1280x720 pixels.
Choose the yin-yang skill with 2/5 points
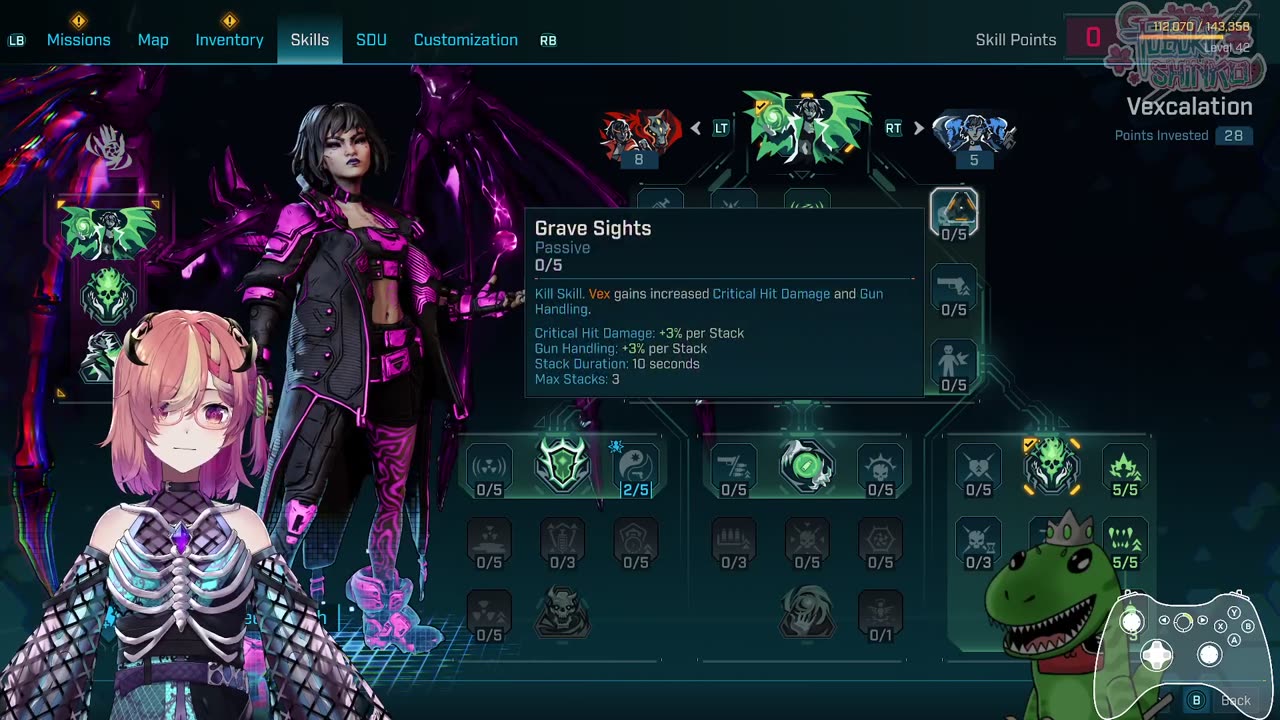[x=636, y=465]
